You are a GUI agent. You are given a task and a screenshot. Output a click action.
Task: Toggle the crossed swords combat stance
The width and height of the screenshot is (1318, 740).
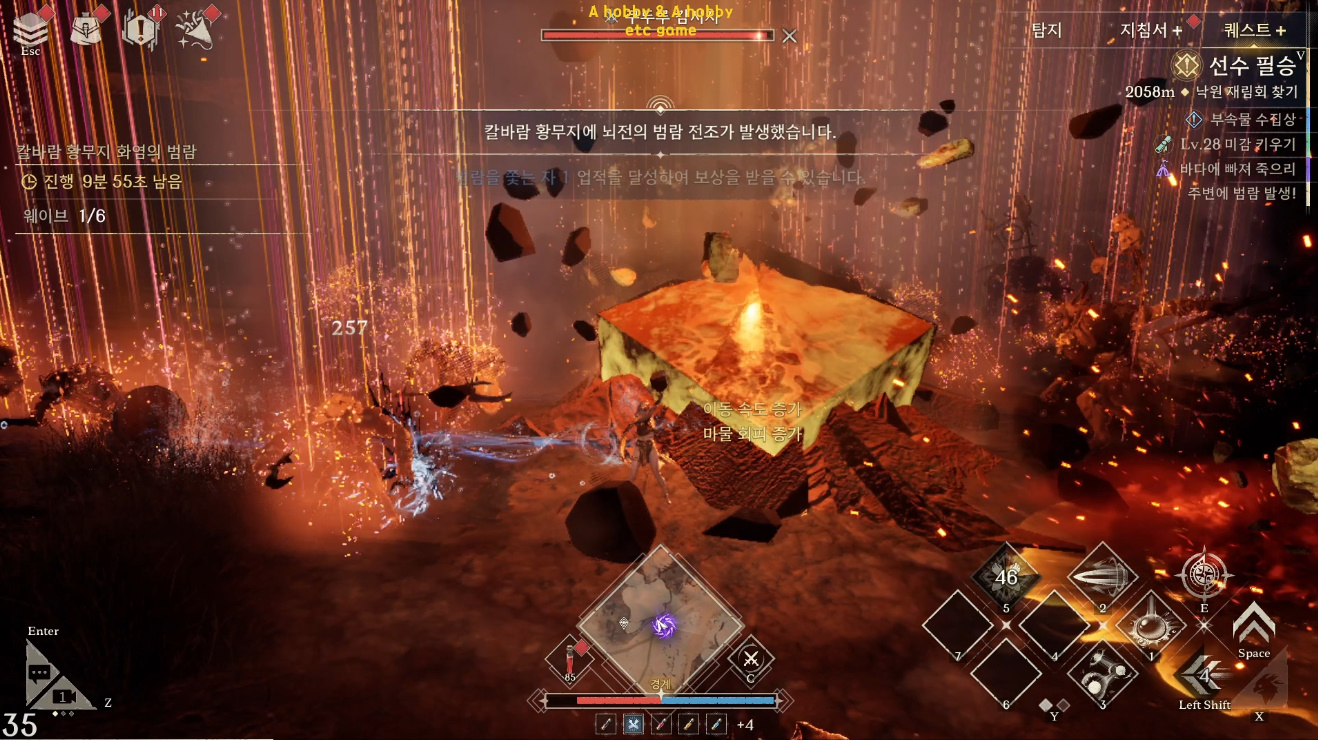[x=750, y=659]
